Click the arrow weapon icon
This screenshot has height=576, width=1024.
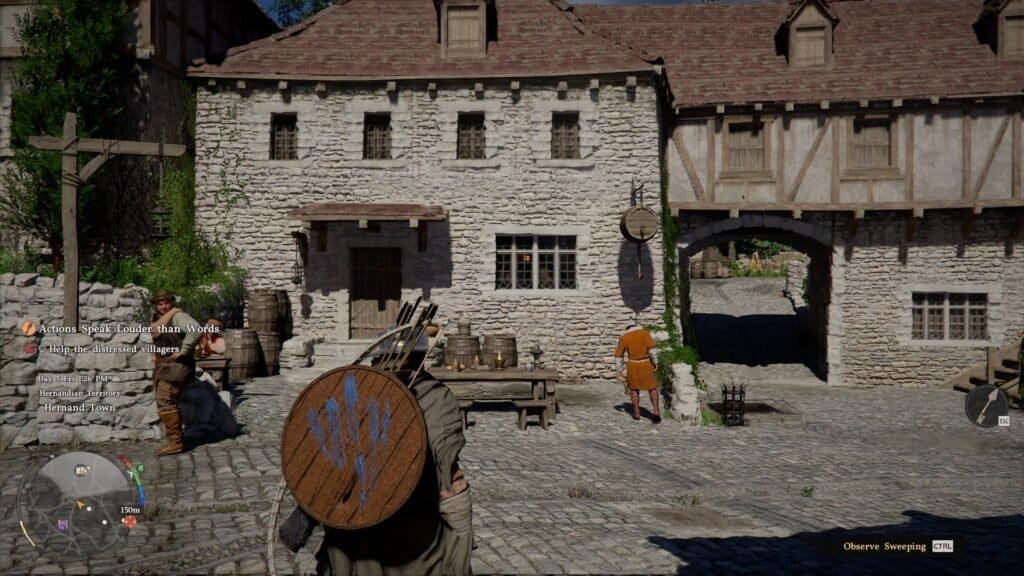point(986,406)
